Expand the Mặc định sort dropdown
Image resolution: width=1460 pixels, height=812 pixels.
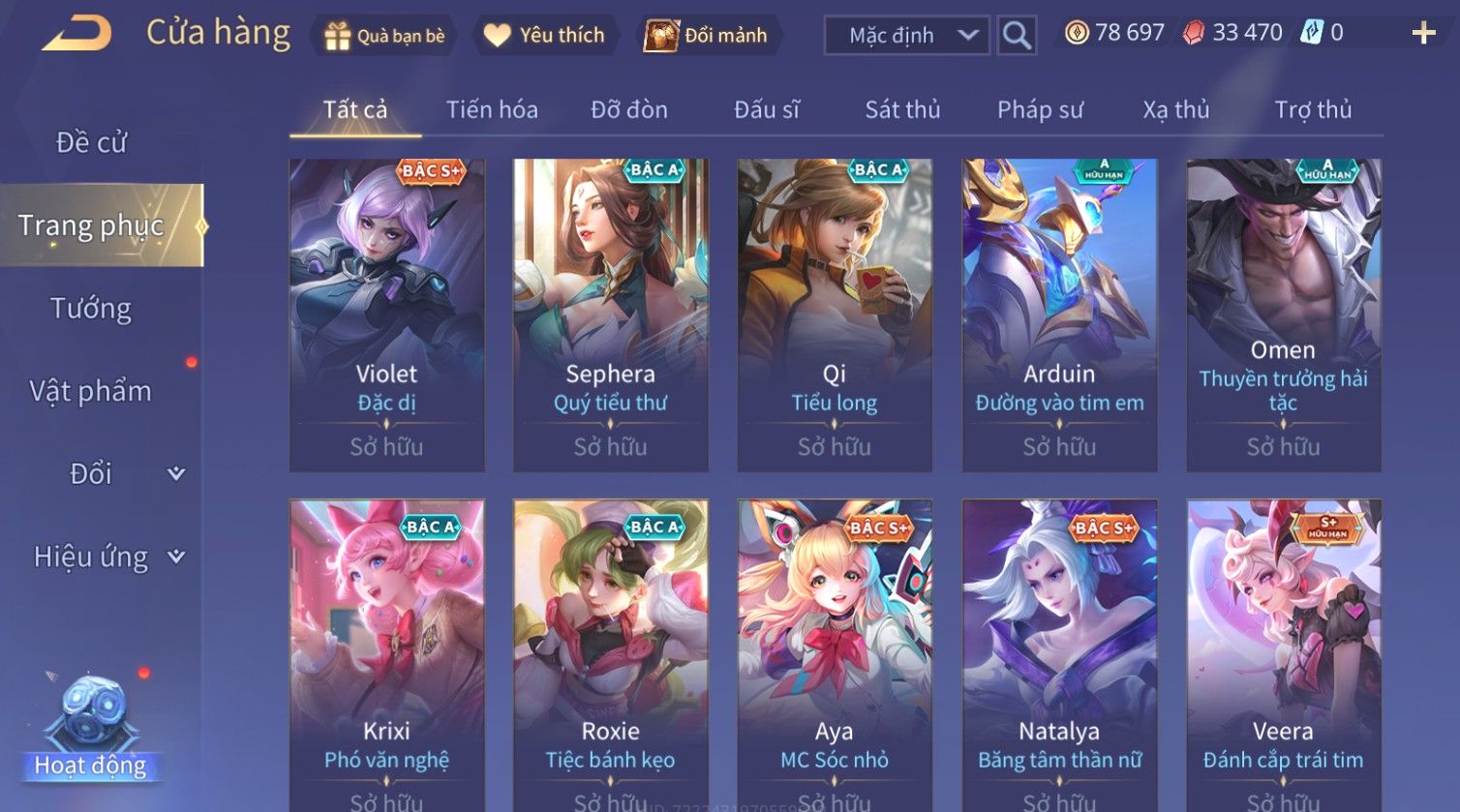pos(906,36)
